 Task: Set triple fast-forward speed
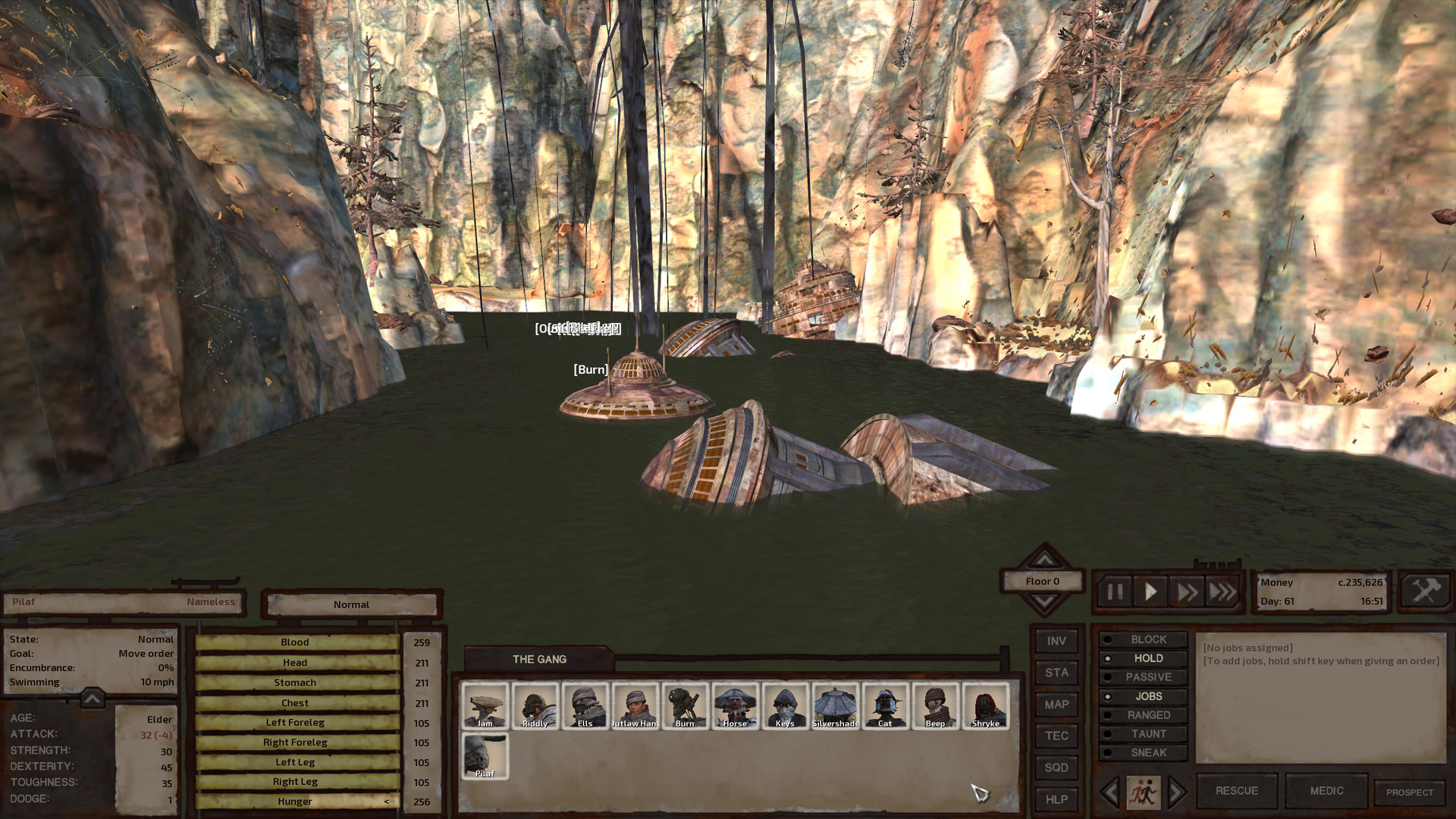pyautogui.click(x=1222, y=591)
